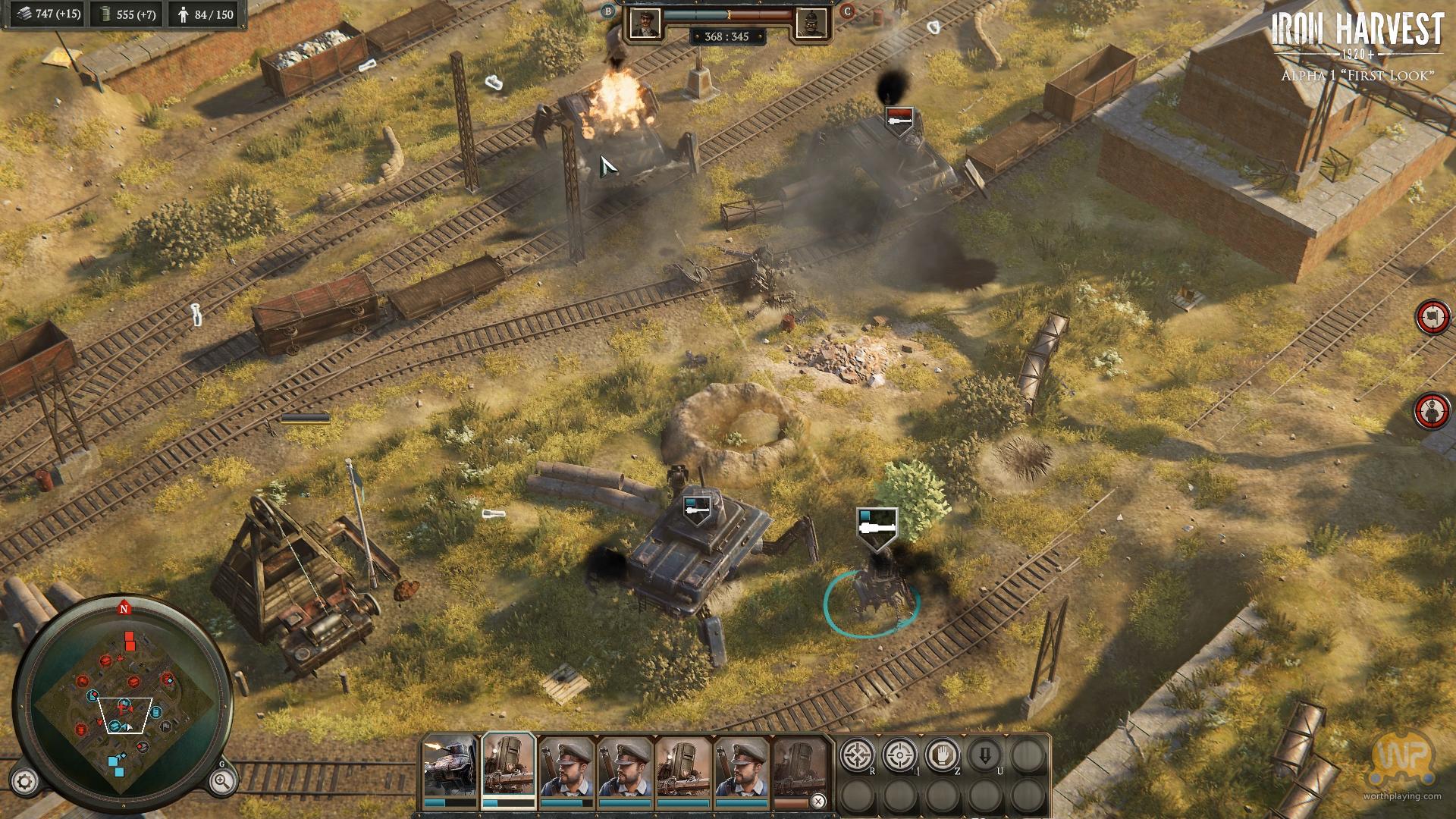This screenshot has height=819, width=1456.
Task: Jump to the red soldier alert icon
Action: (1432, 410)
